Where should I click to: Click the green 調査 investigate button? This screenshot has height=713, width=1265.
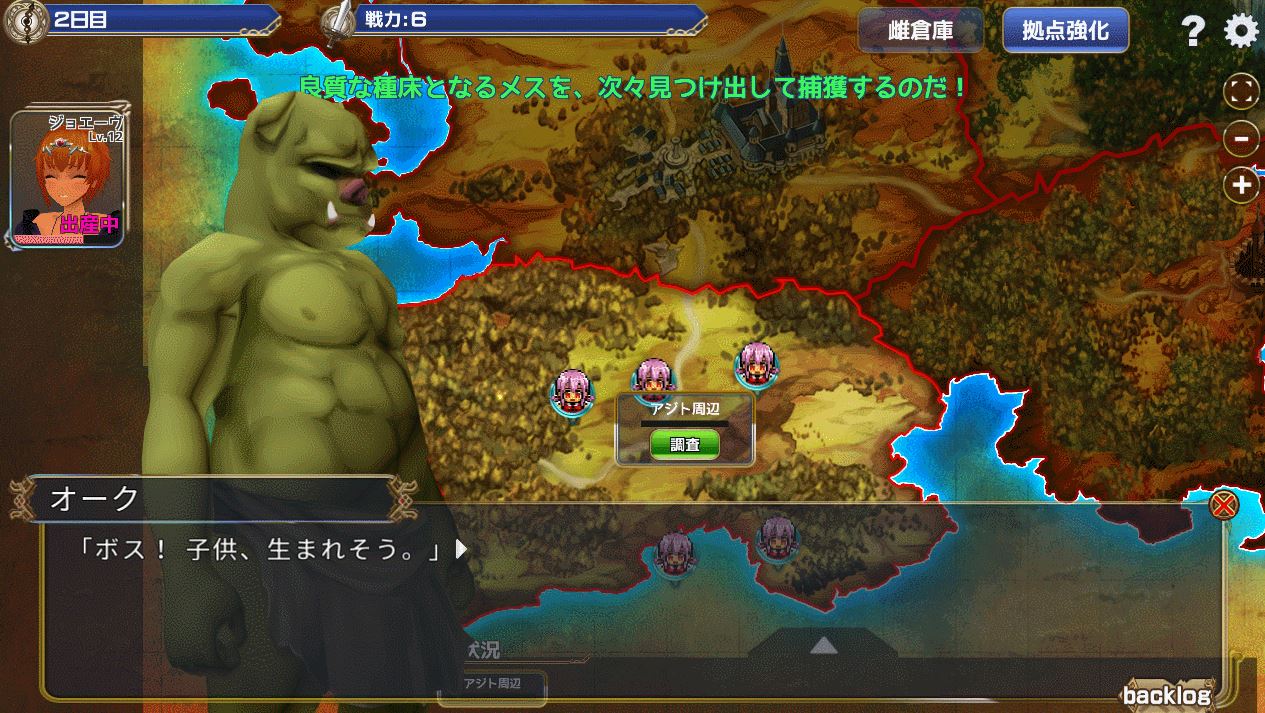tap(685, 445)
